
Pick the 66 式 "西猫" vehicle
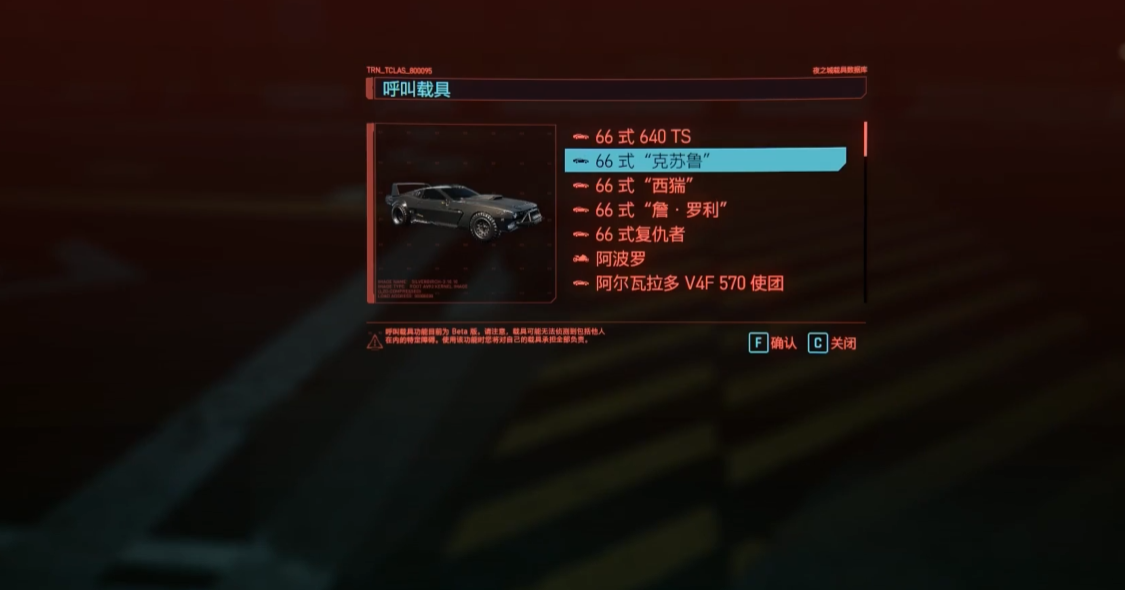(x=644, y=185)
